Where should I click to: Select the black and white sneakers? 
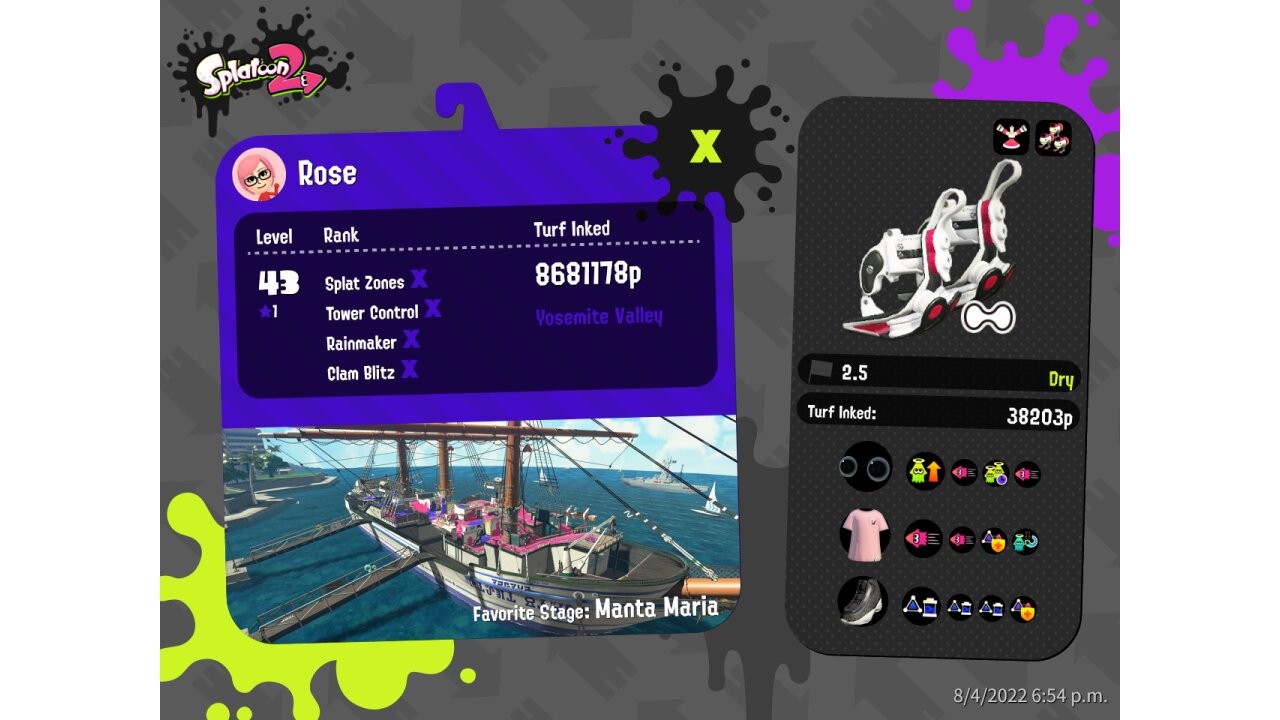[862, 602]
